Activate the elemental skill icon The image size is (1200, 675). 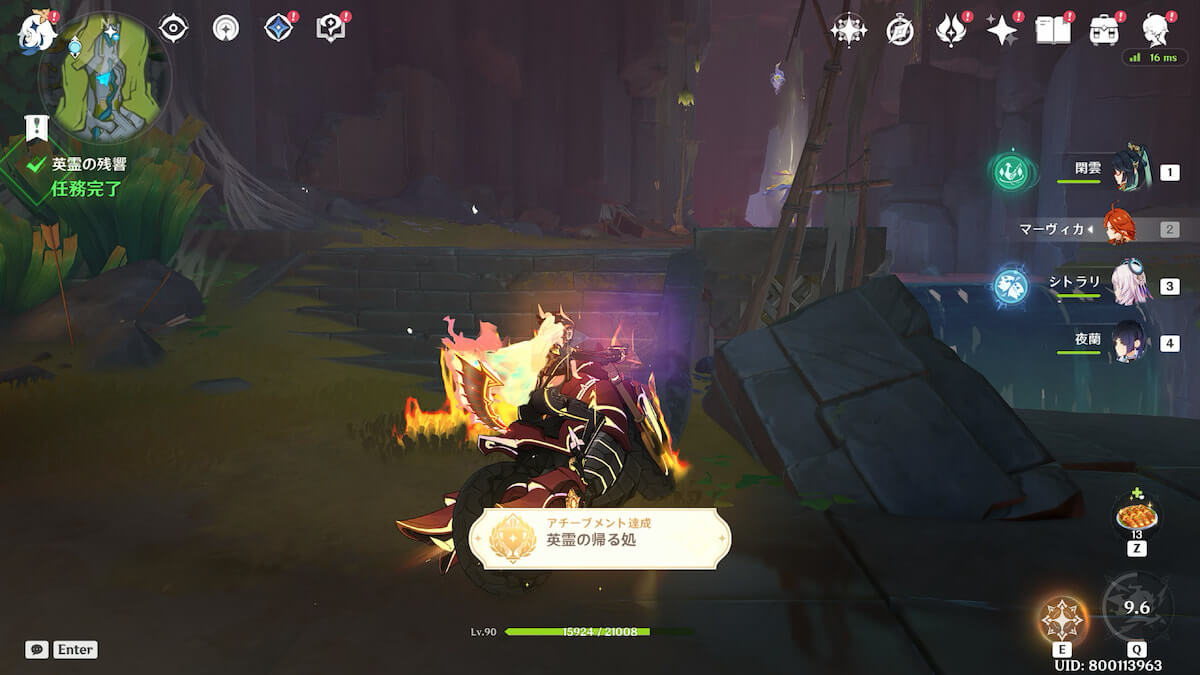pos(1062,618)
